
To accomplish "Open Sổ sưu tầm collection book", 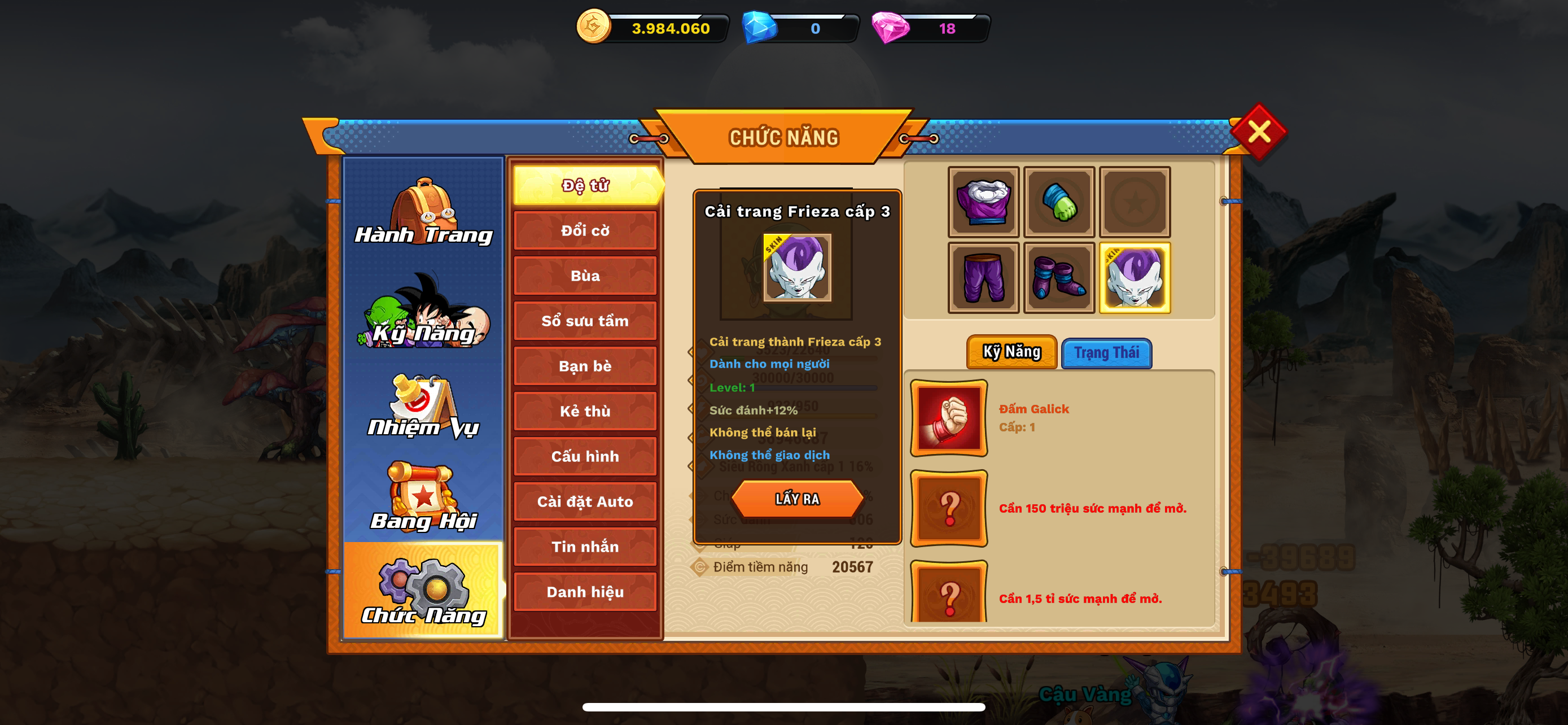I will pos(585,321).
